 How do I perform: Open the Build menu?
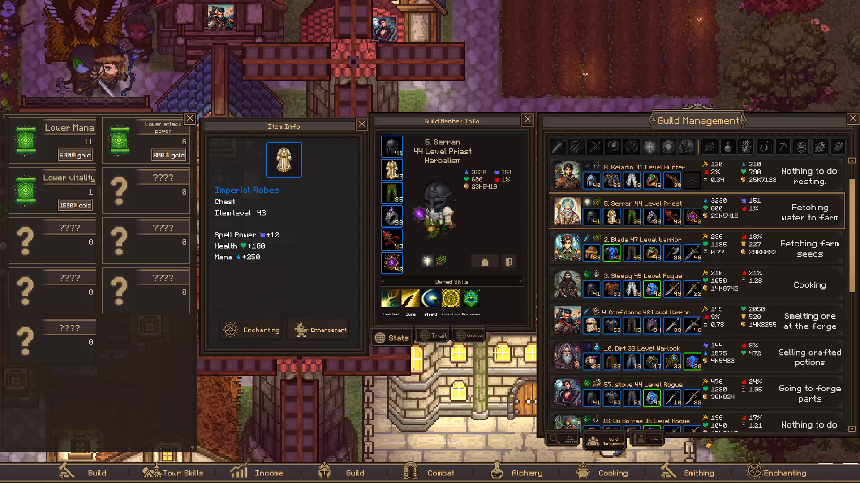(86, 473)
